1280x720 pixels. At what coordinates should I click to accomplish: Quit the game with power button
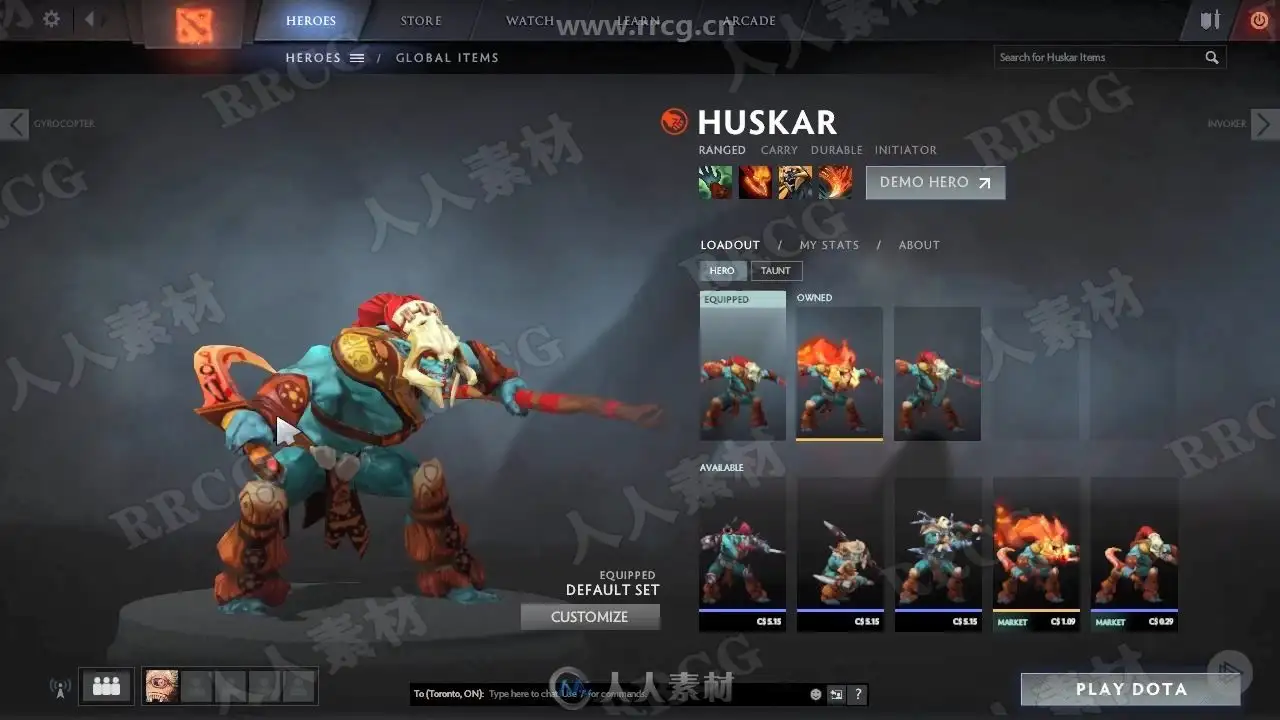[1258, 20]
